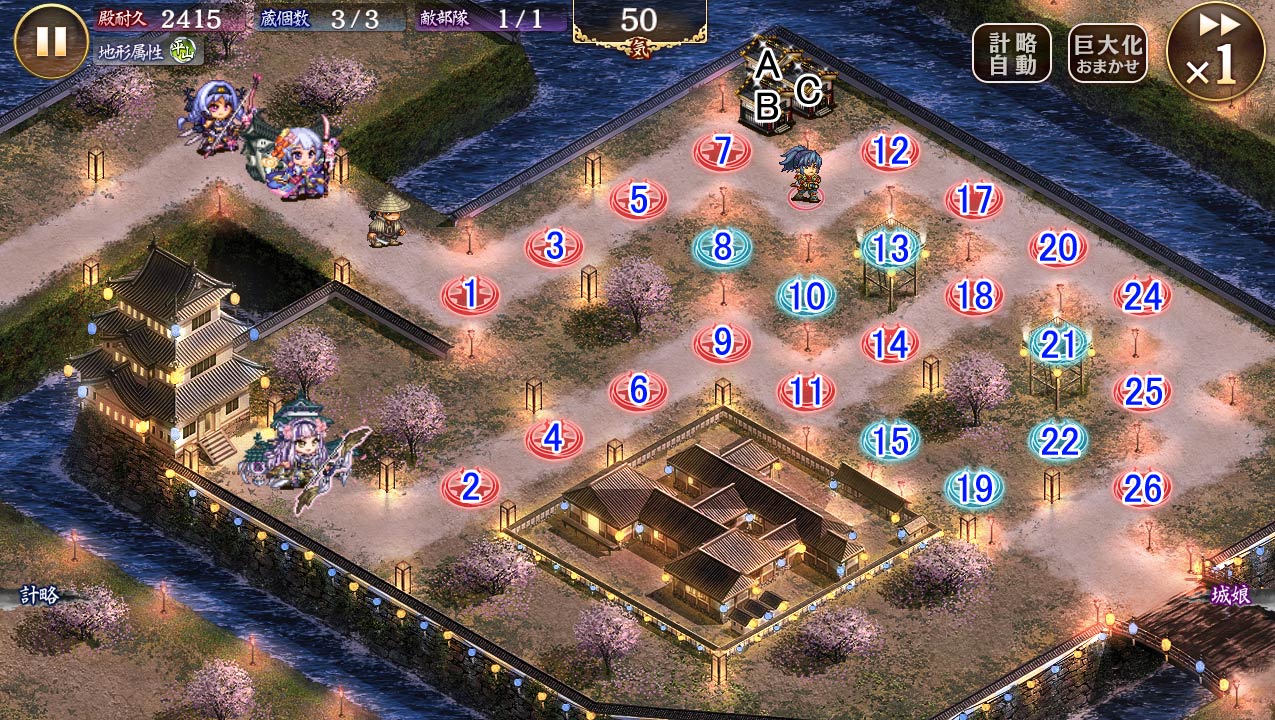Select red placement tile number 14
Screen dimensions: 1275x720
(890, 344)
